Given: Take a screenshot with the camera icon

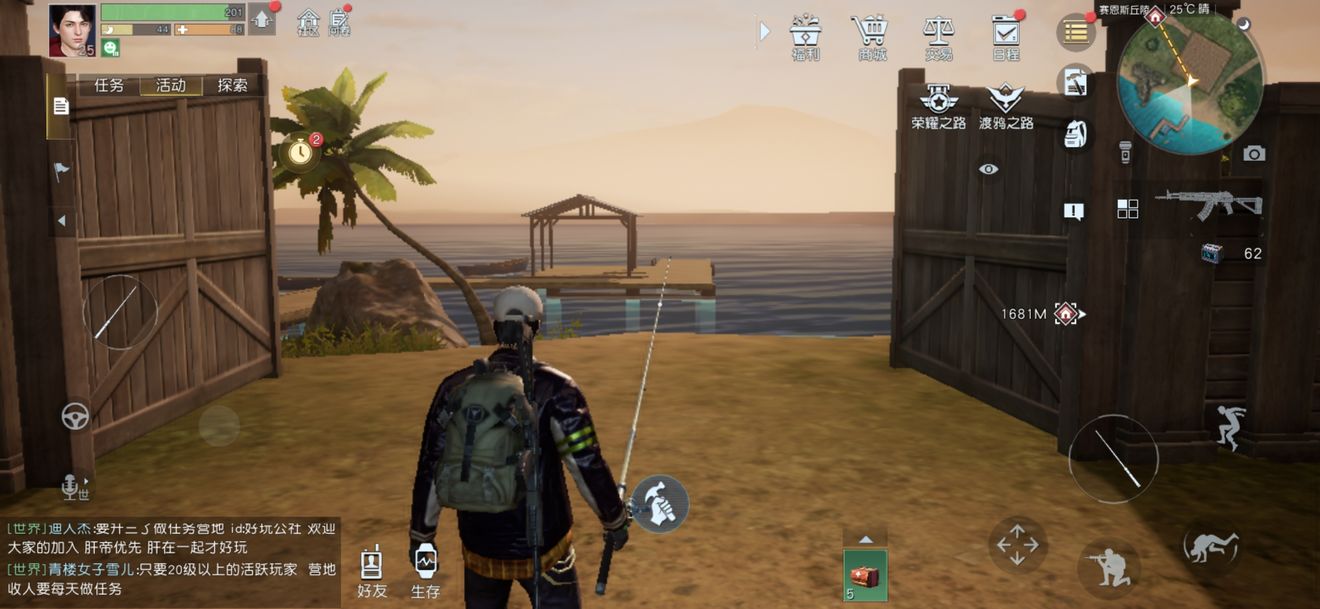Looking at the screenshot, I should pyautogui.click(x=1254, y=153).
